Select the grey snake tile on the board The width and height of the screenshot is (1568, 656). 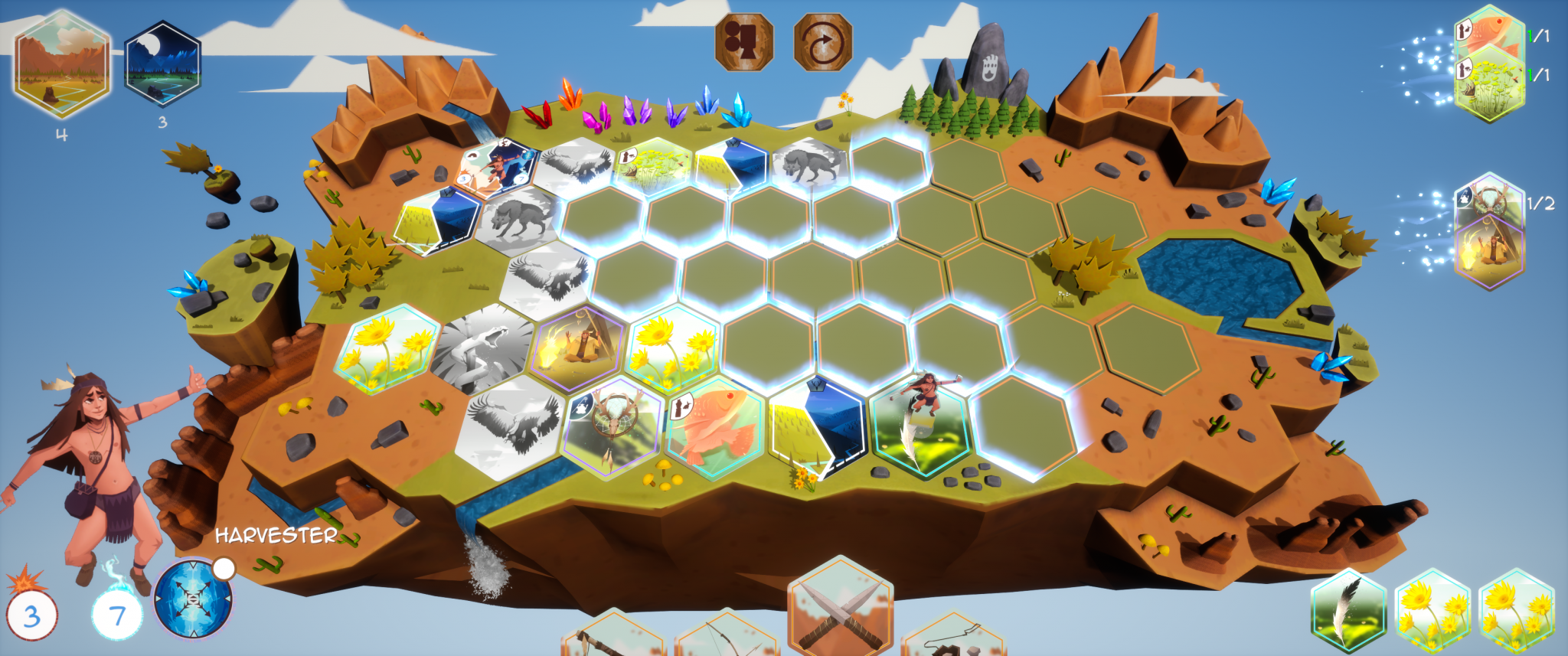[482, 348]
